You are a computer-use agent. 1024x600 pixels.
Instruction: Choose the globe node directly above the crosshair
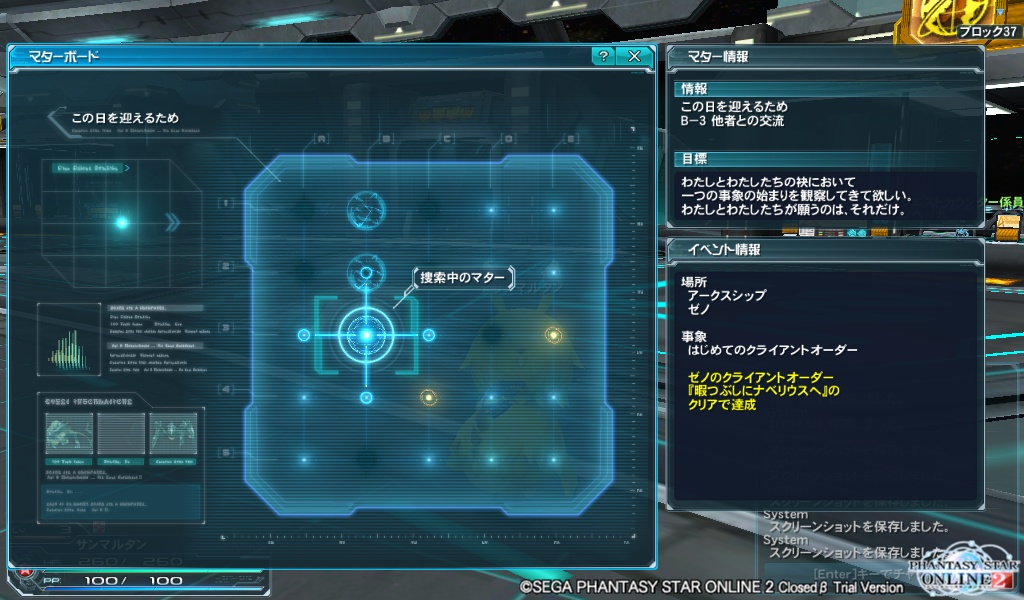pos(366,272)
